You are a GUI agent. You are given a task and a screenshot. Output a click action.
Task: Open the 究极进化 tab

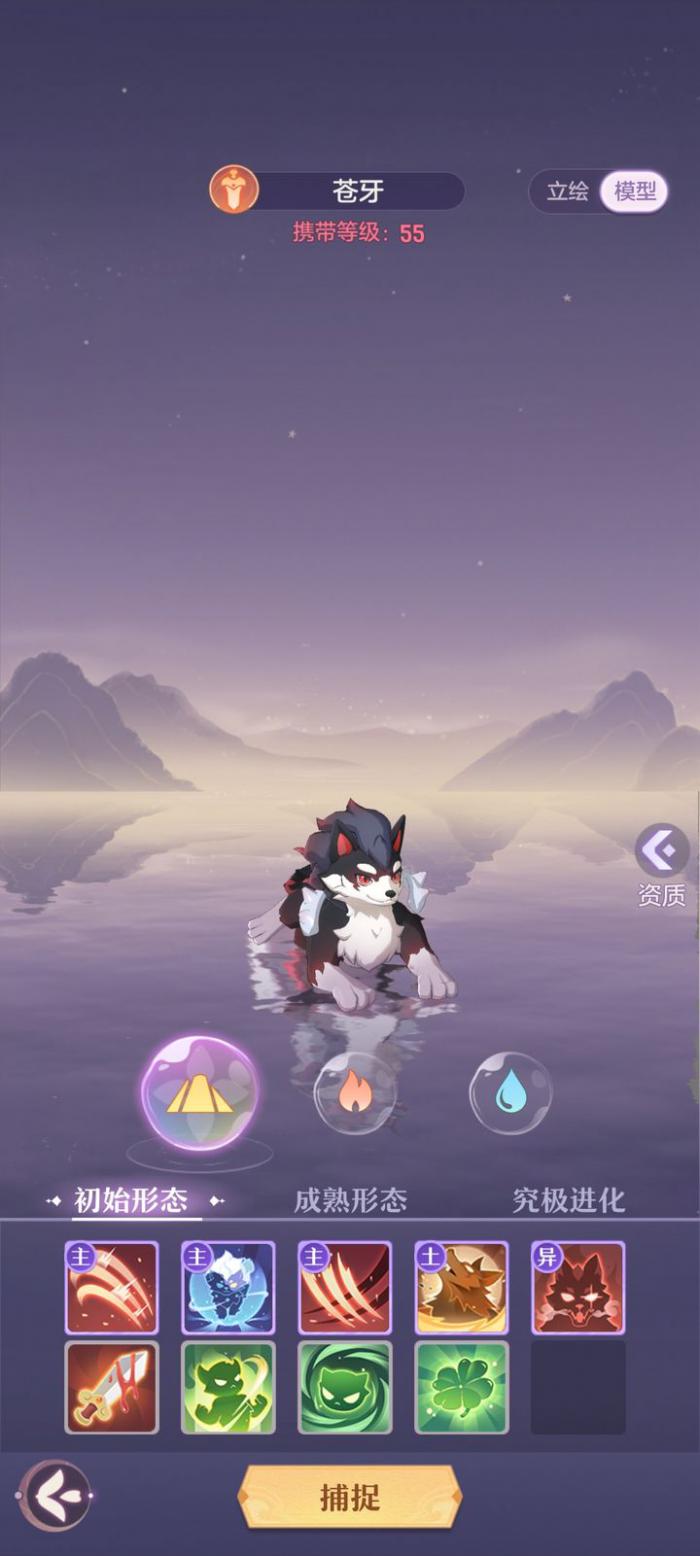pos(568,1199)
